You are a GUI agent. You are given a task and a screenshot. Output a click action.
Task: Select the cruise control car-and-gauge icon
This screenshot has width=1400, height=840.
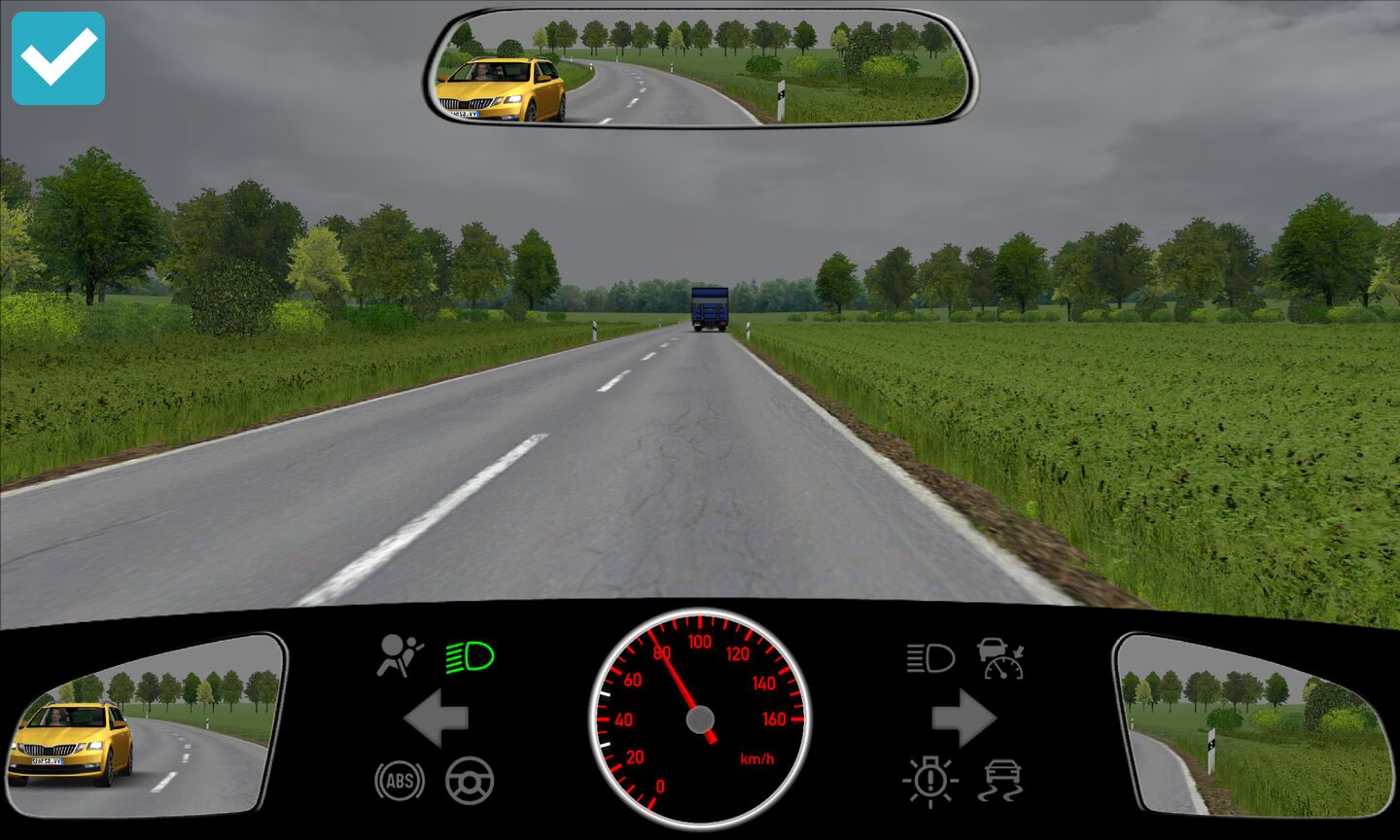point(1001,658)
